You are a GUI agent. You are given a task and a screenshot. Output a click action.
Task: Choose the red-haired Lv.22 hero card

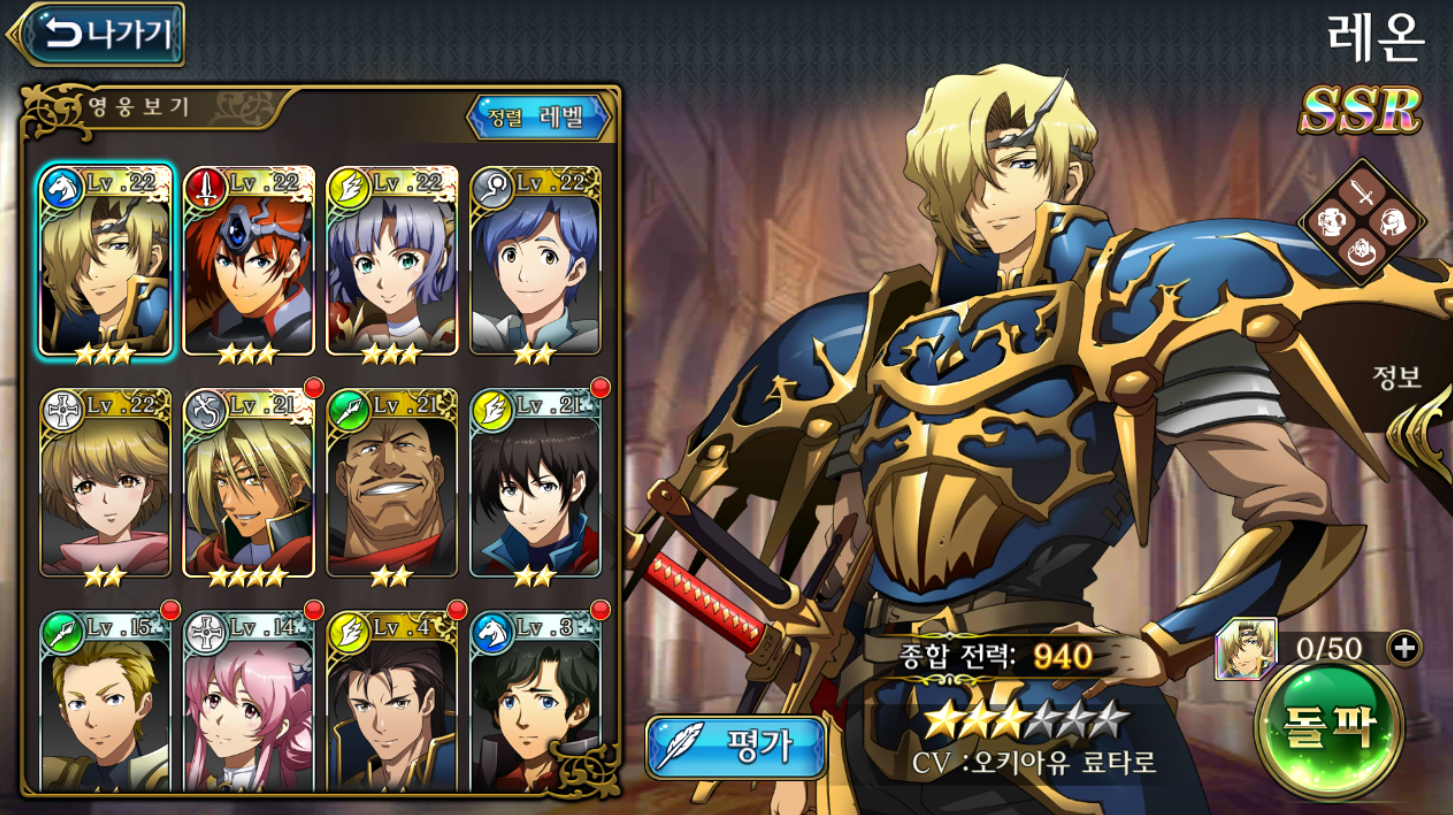[249, 262]
